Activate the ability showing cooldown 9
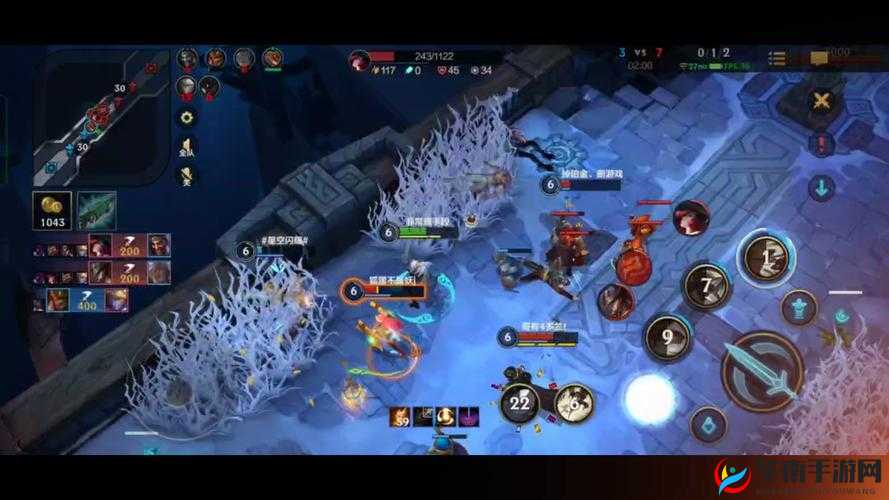Image resolution: width=889 pixels, height=500 pixels. [x=667, y=338]
